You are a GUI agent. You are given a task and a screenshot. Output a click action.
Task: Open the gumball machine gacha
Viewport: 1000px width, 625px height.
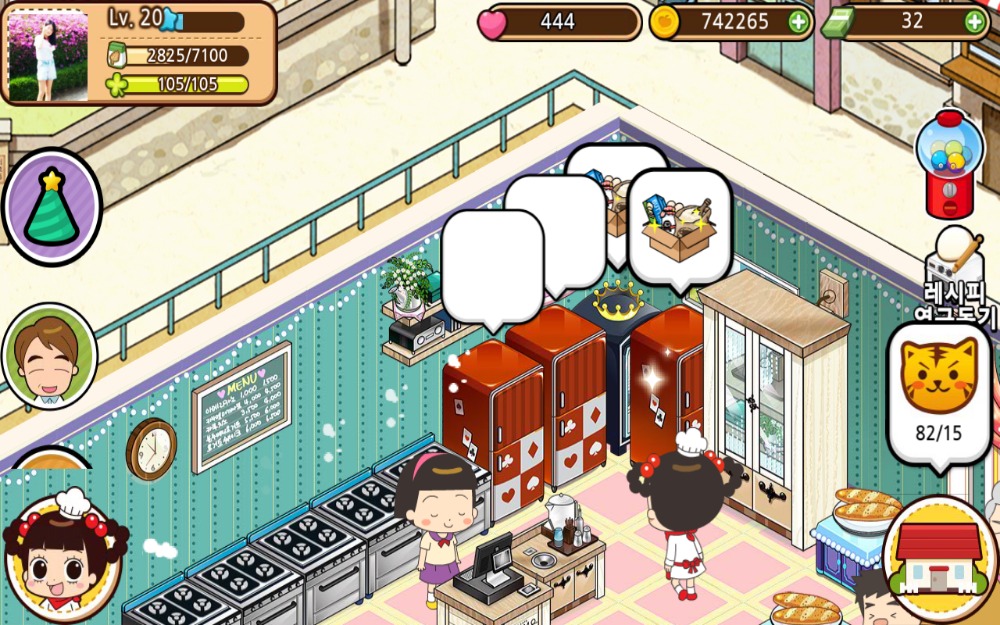point(949,164)
